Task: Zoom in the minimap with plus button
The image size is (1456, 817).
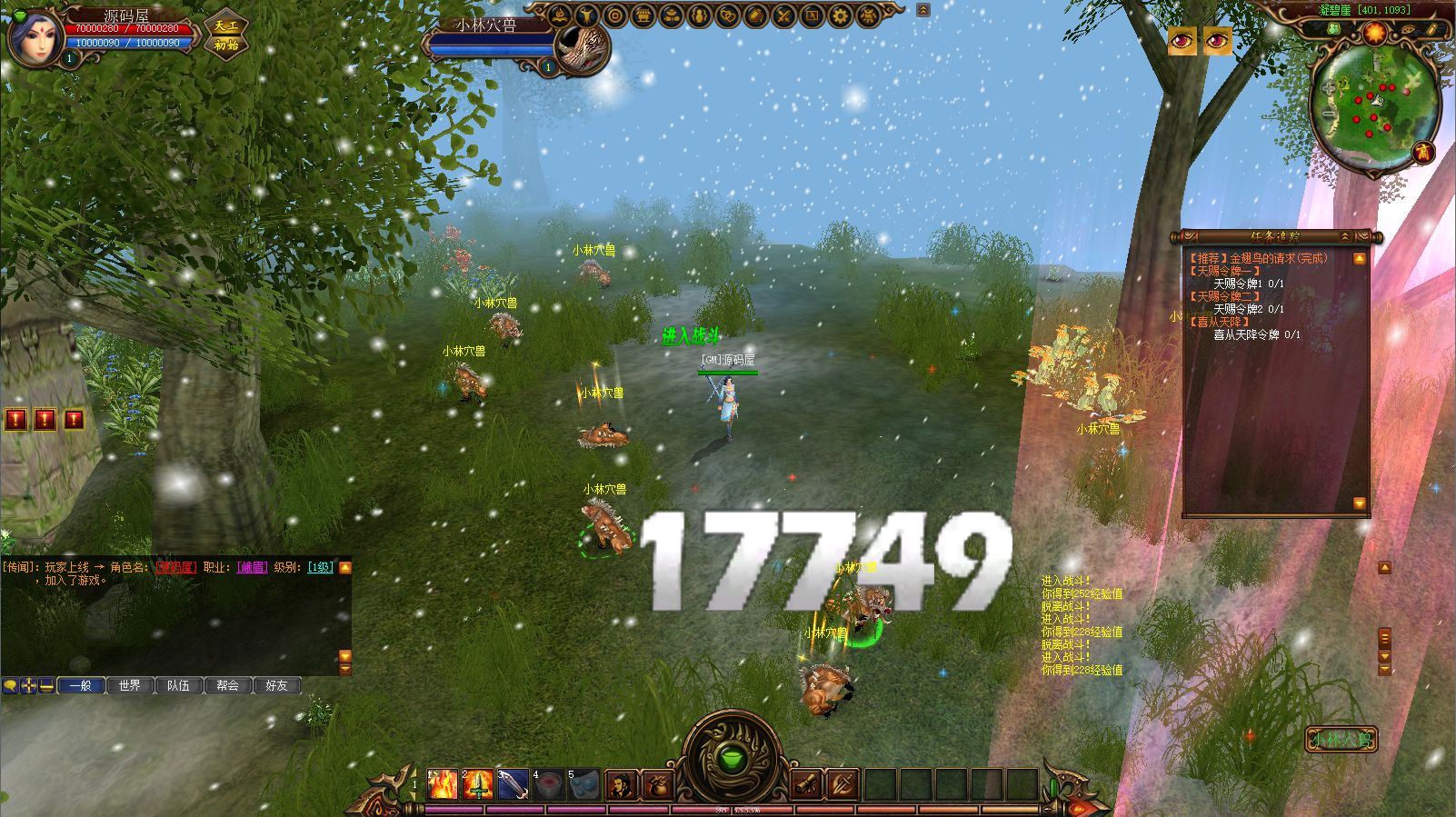Action: click(x=1329, y=87)
